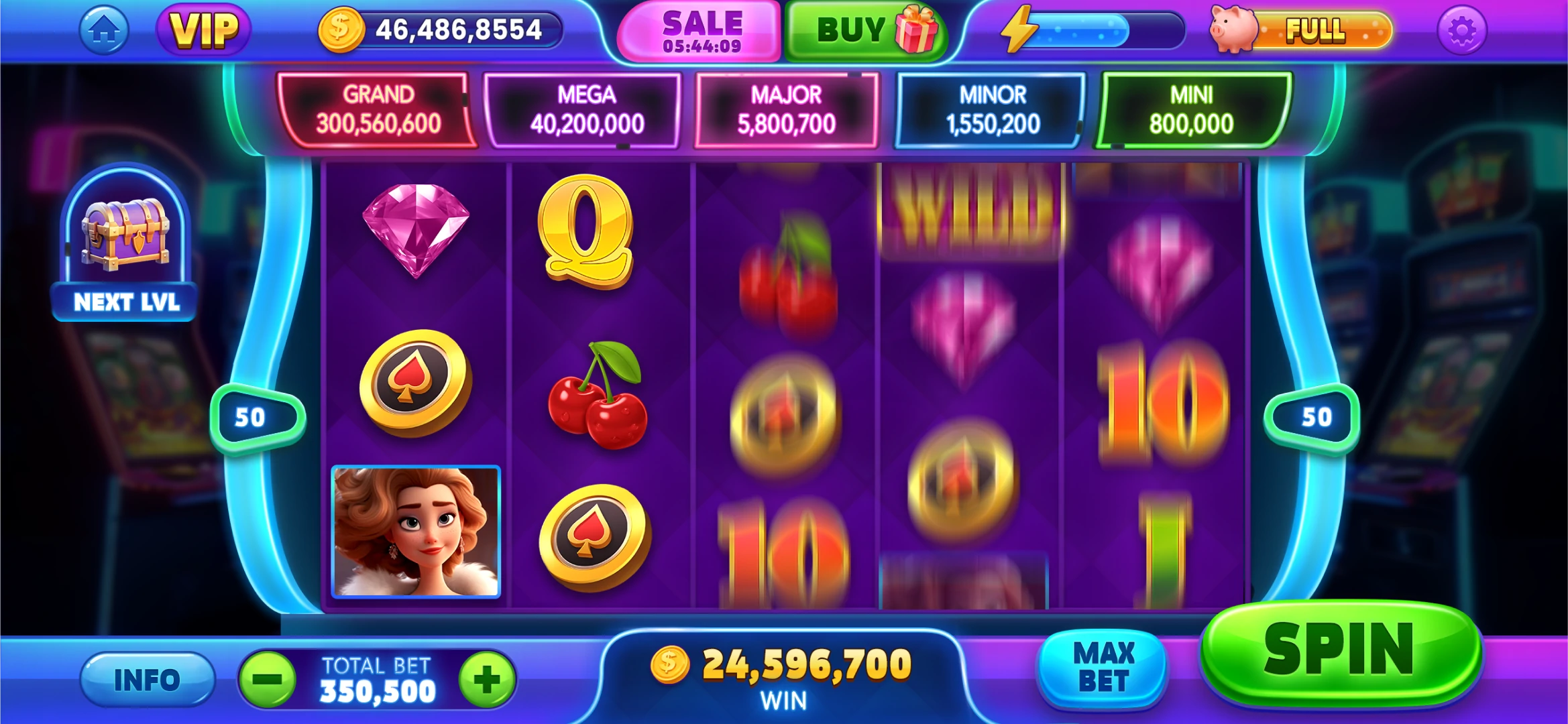
Task: View the MINOR jackpot panel
Action: tap(992, 109)
